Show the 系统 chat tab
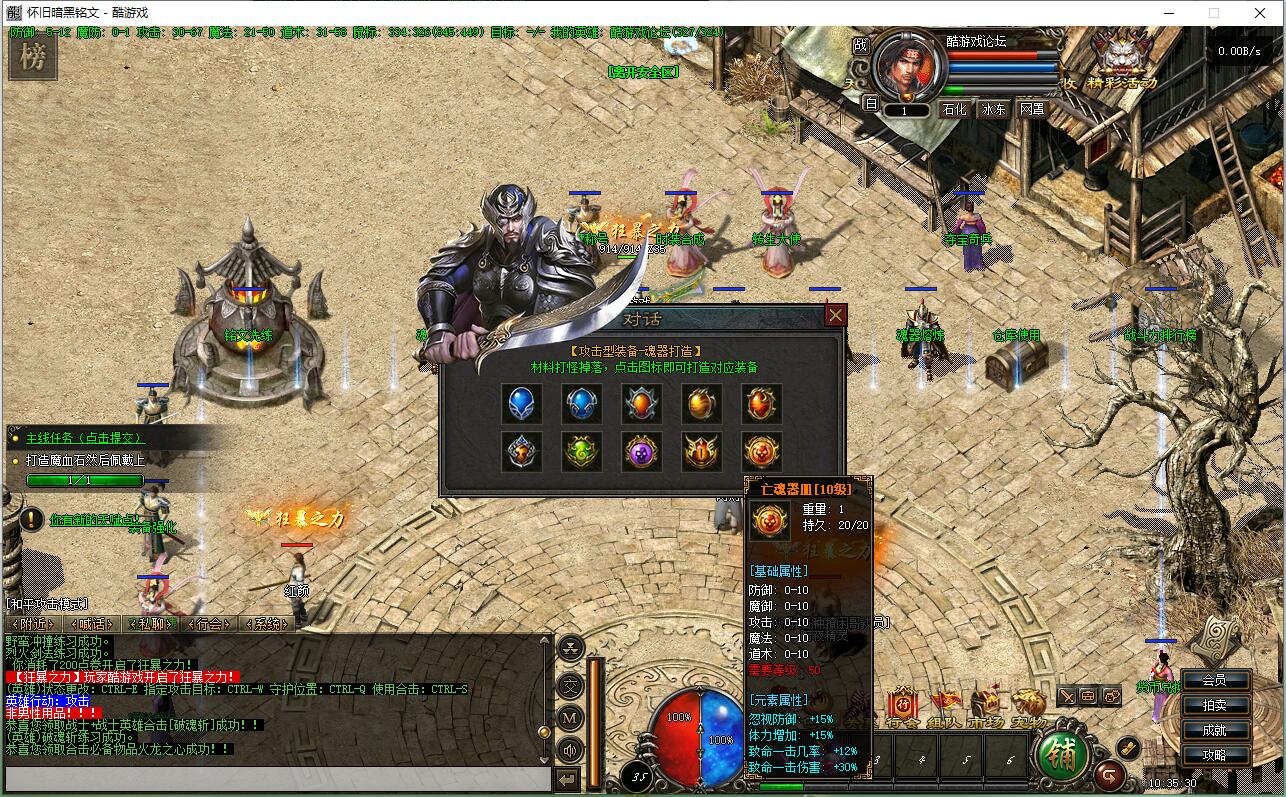The height and width of the screenshot is (797, 1286). 267,624
